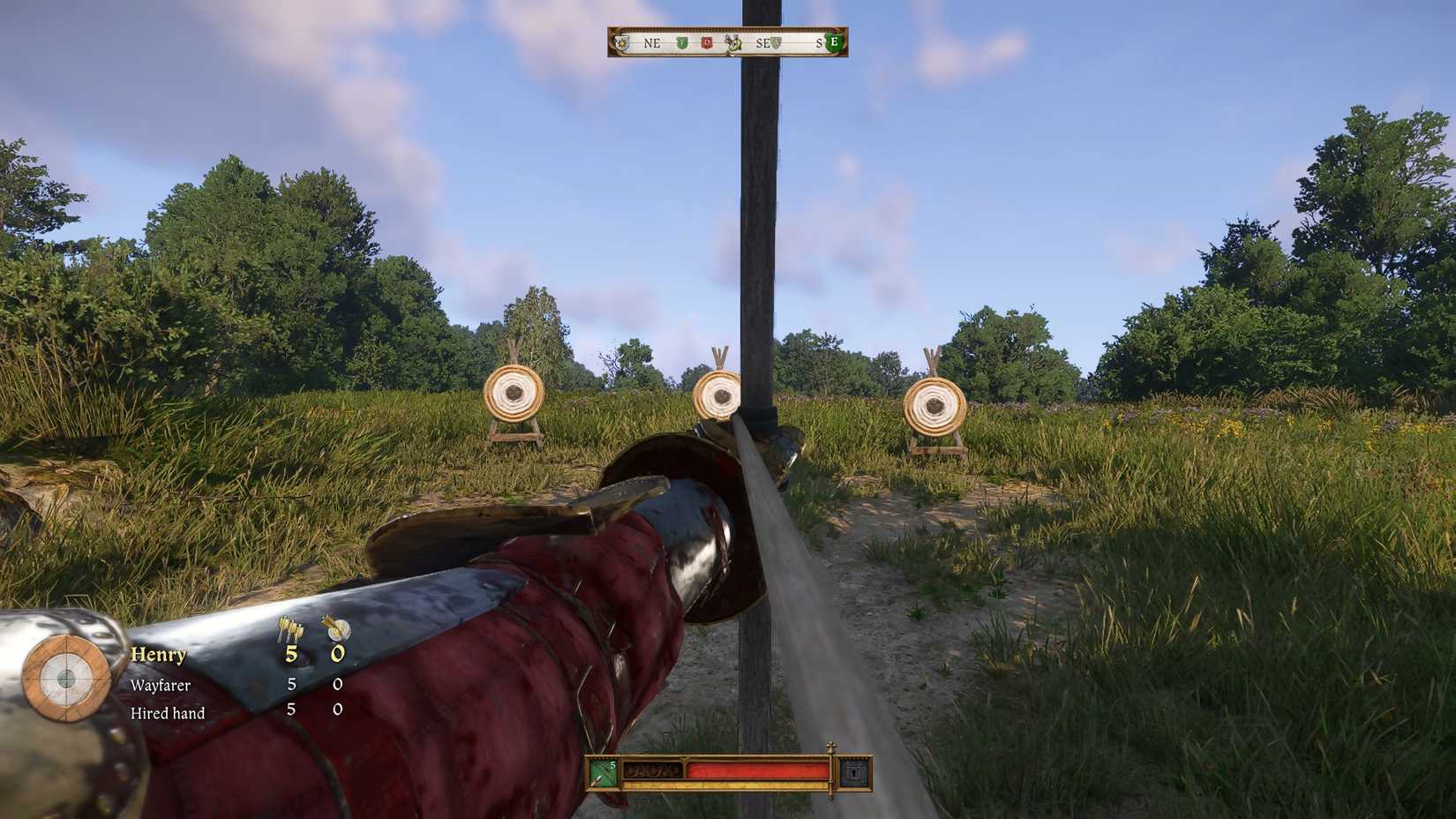Click the SE label on the compass strip
This screenshot has width=1456, height=819.
[762, 43]
